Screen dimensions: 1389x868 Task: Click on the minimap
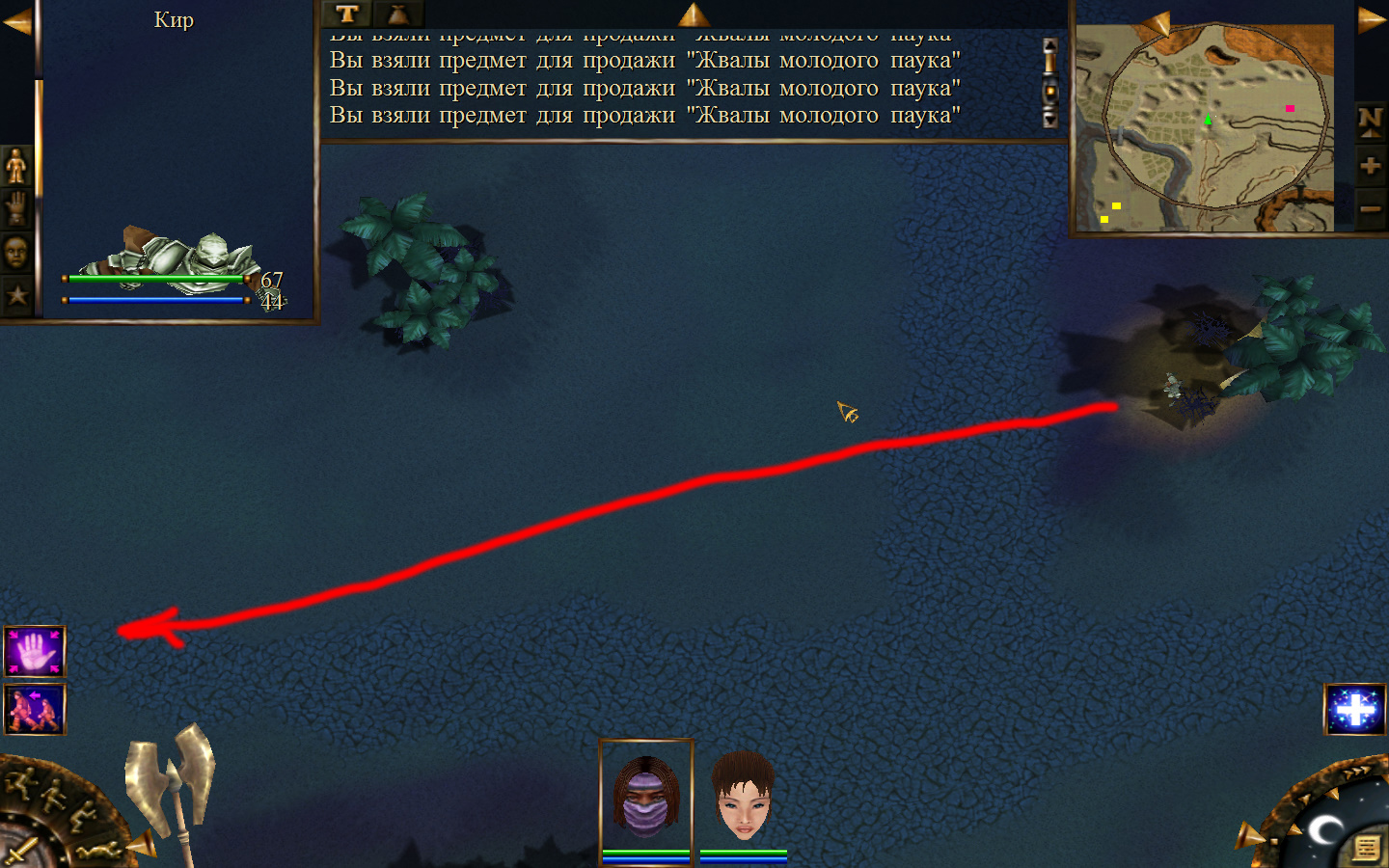(x=1204, y=127)
